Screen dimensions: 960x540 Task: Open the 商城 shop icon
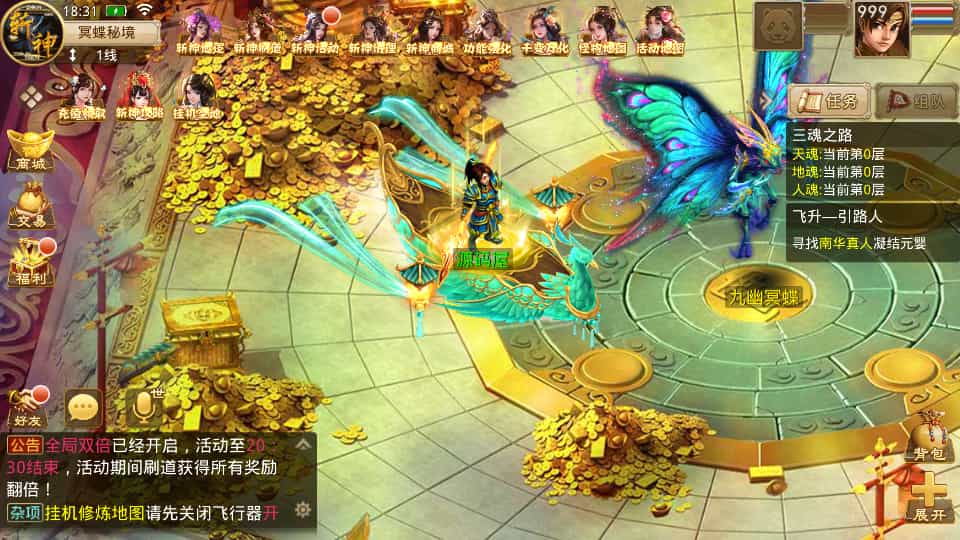click(x=29, y=150)
